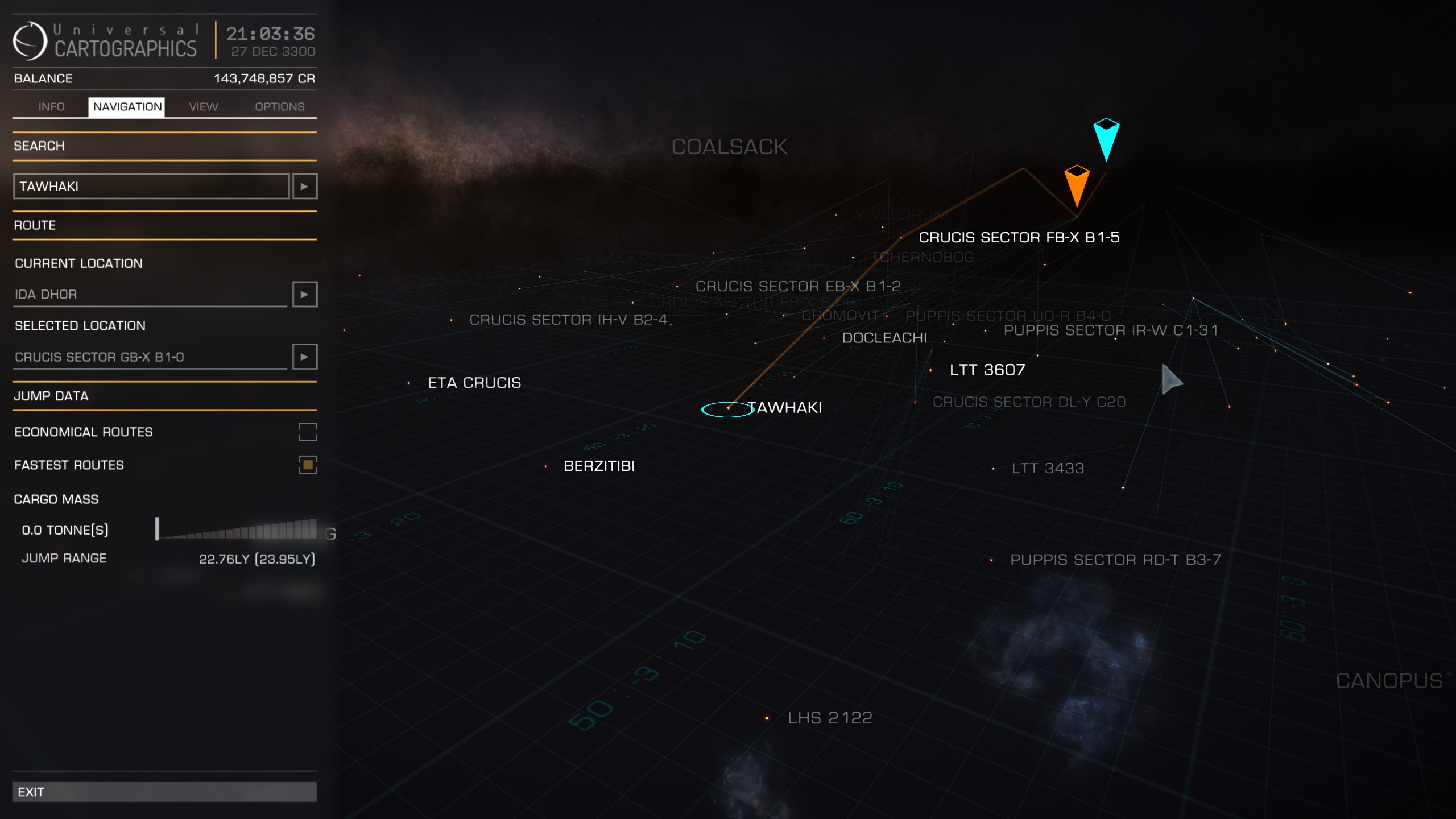Select the Eta Crucis star on the map
This screenshot has height=819, width=1456.
(408, 383)
